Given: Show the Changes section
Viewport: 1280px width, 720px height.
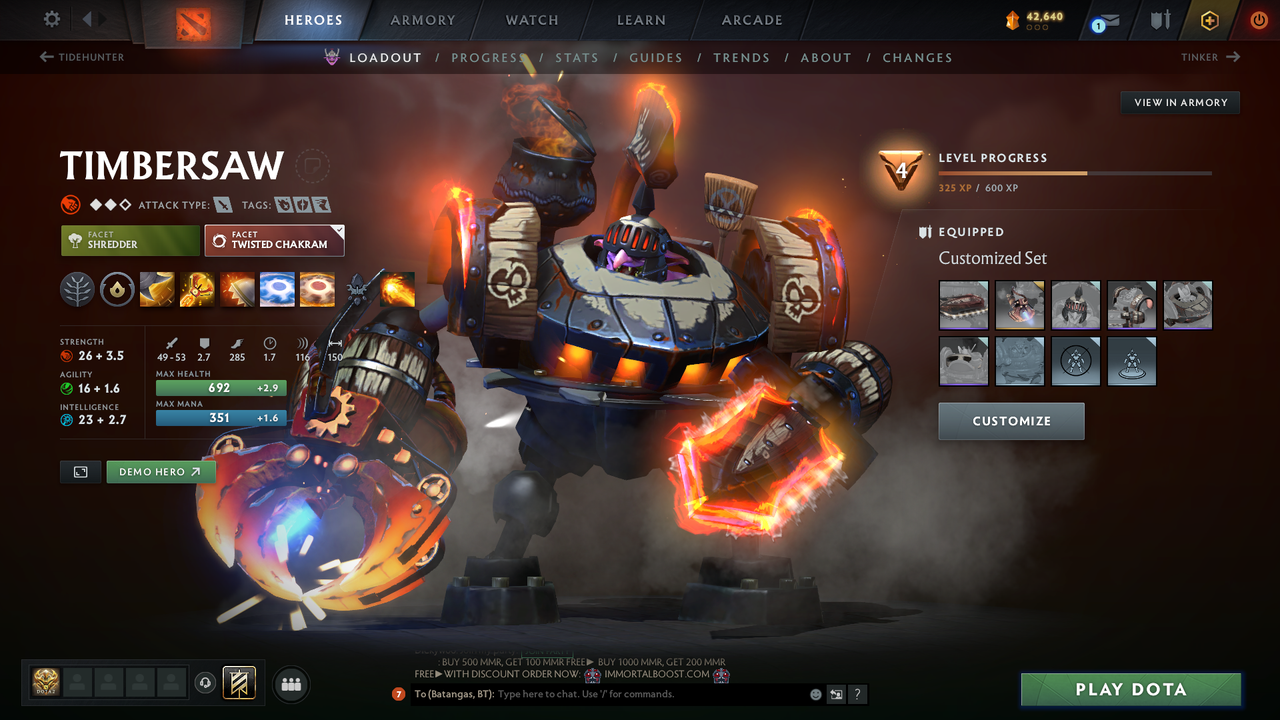Looking at the screenshot, I should coord(917,58).
